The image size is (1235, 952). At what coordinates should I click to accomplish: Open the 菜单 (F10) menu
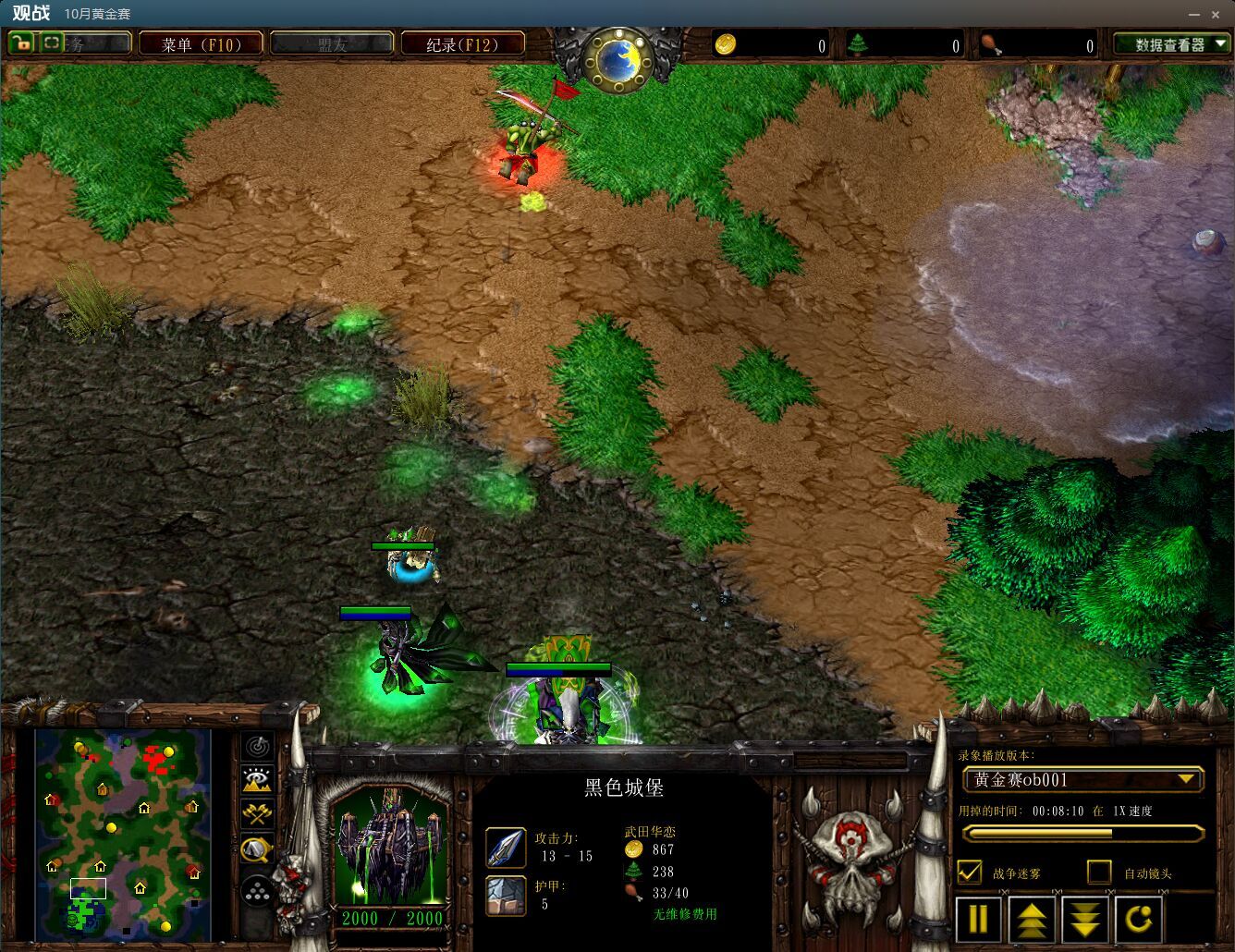coord(201,44)
